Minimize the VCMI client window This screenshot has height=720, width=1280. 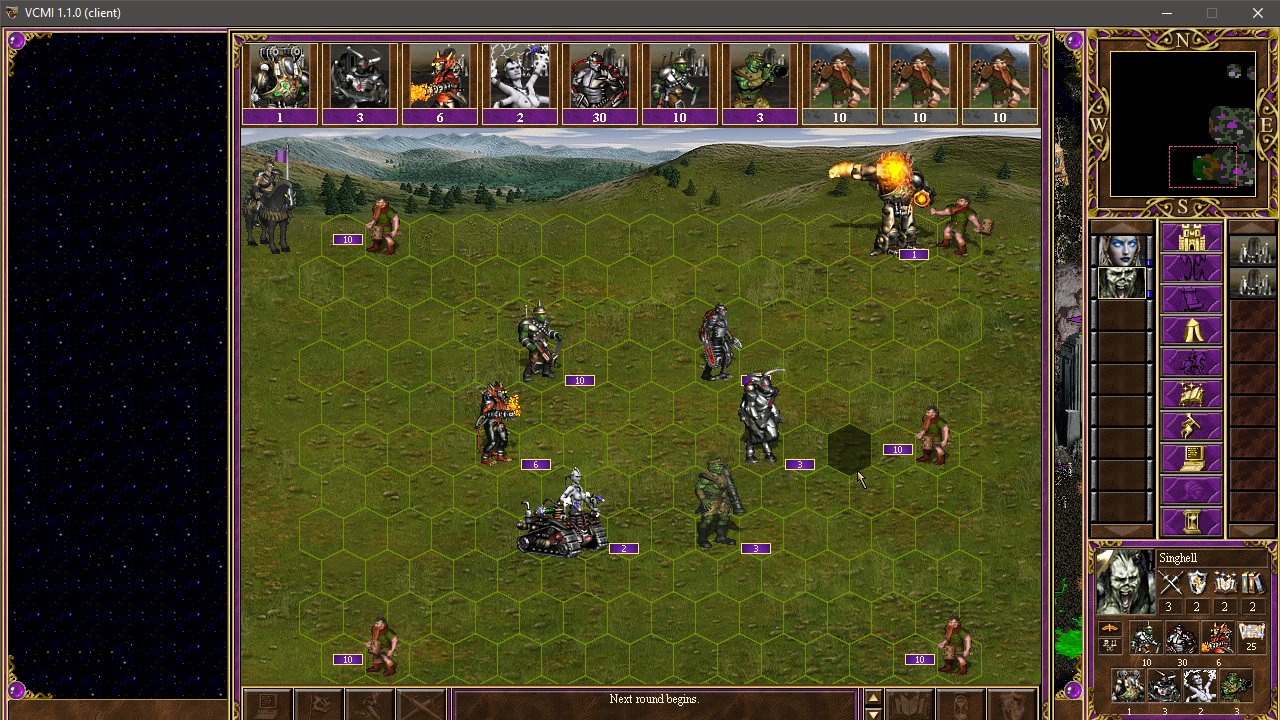[1167, 13]
